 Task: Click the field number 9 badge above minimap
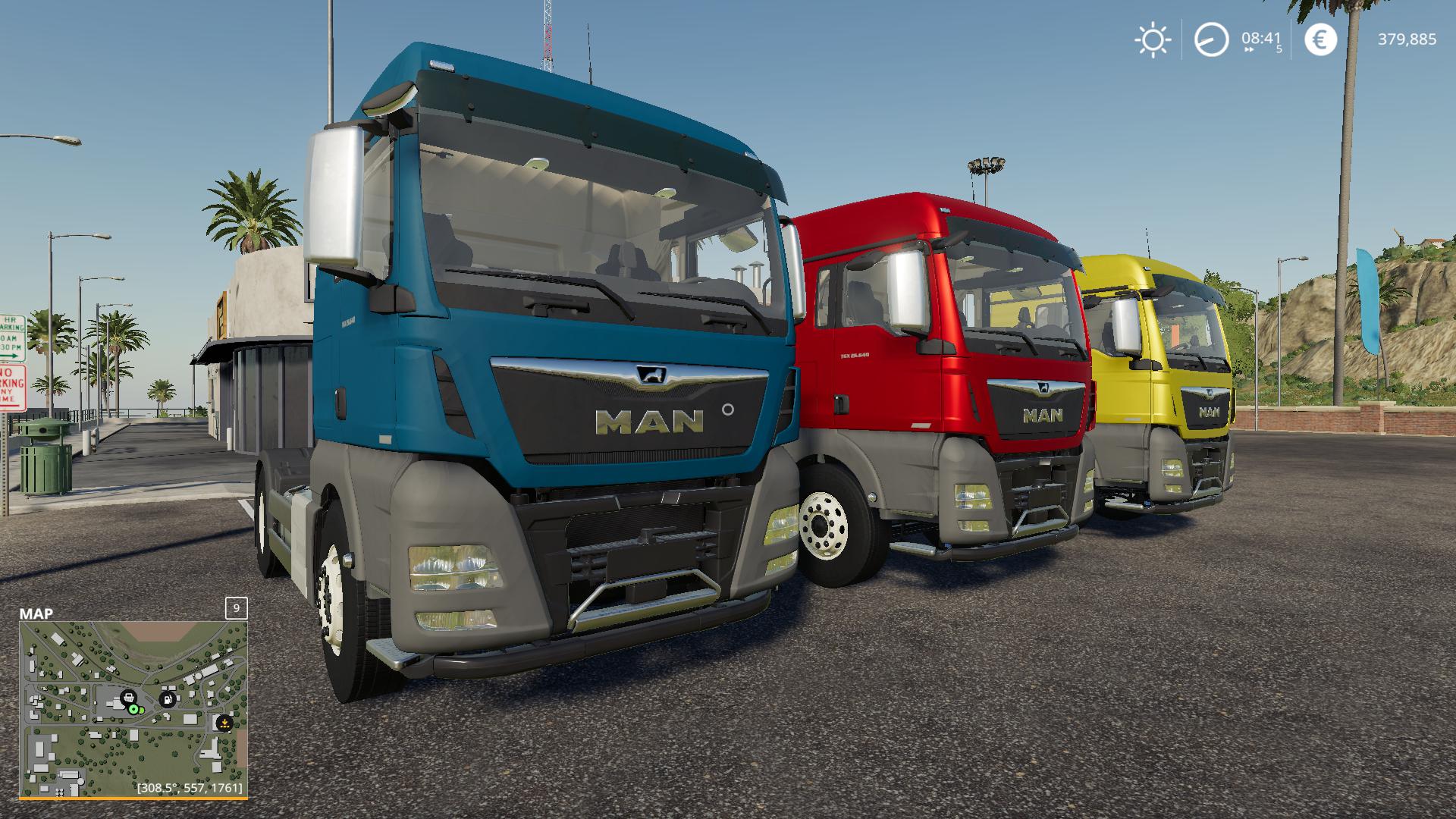click(237, 608)
